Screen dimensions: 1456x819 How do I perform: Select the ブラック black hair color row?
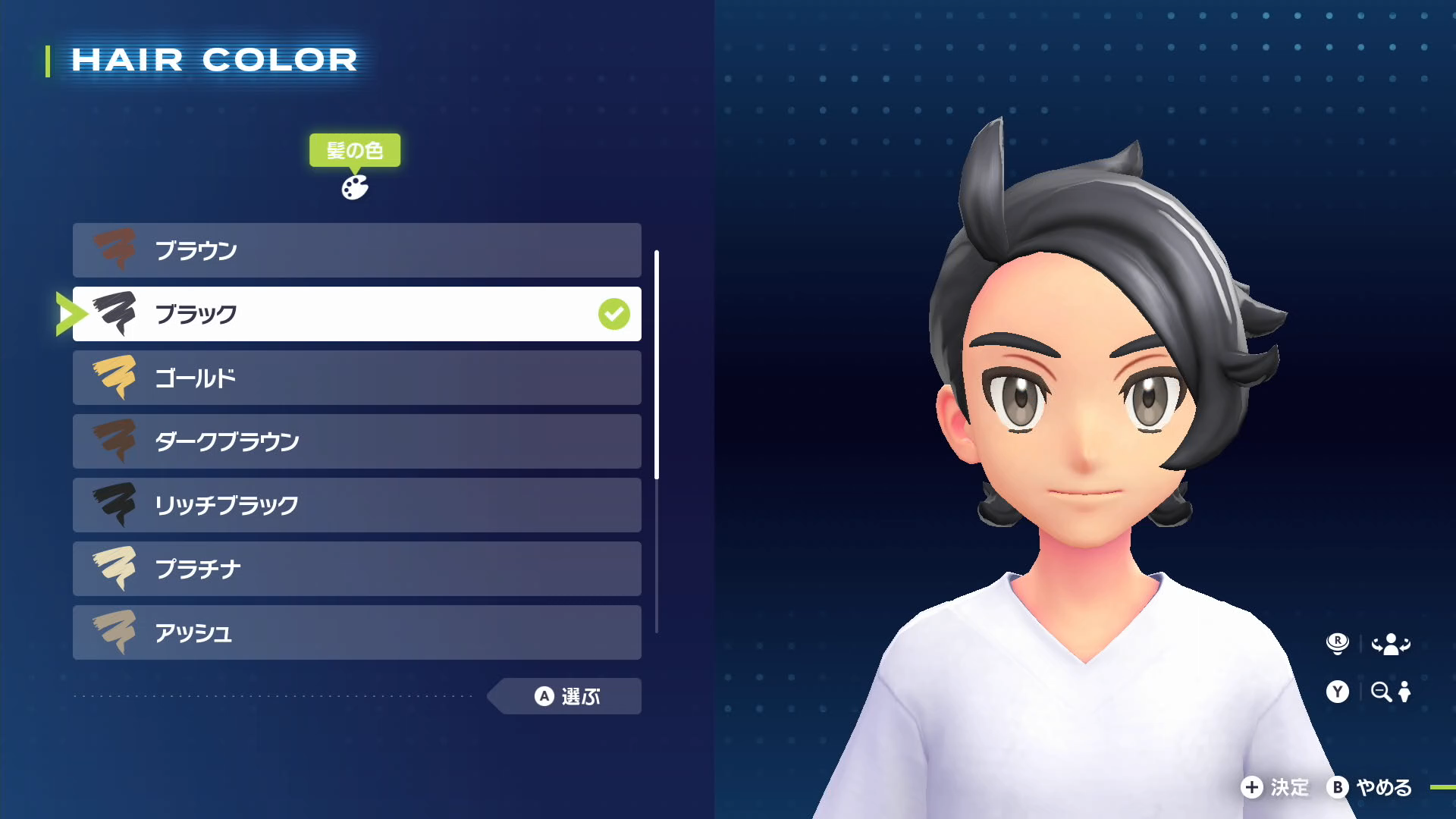click(356, 314)
